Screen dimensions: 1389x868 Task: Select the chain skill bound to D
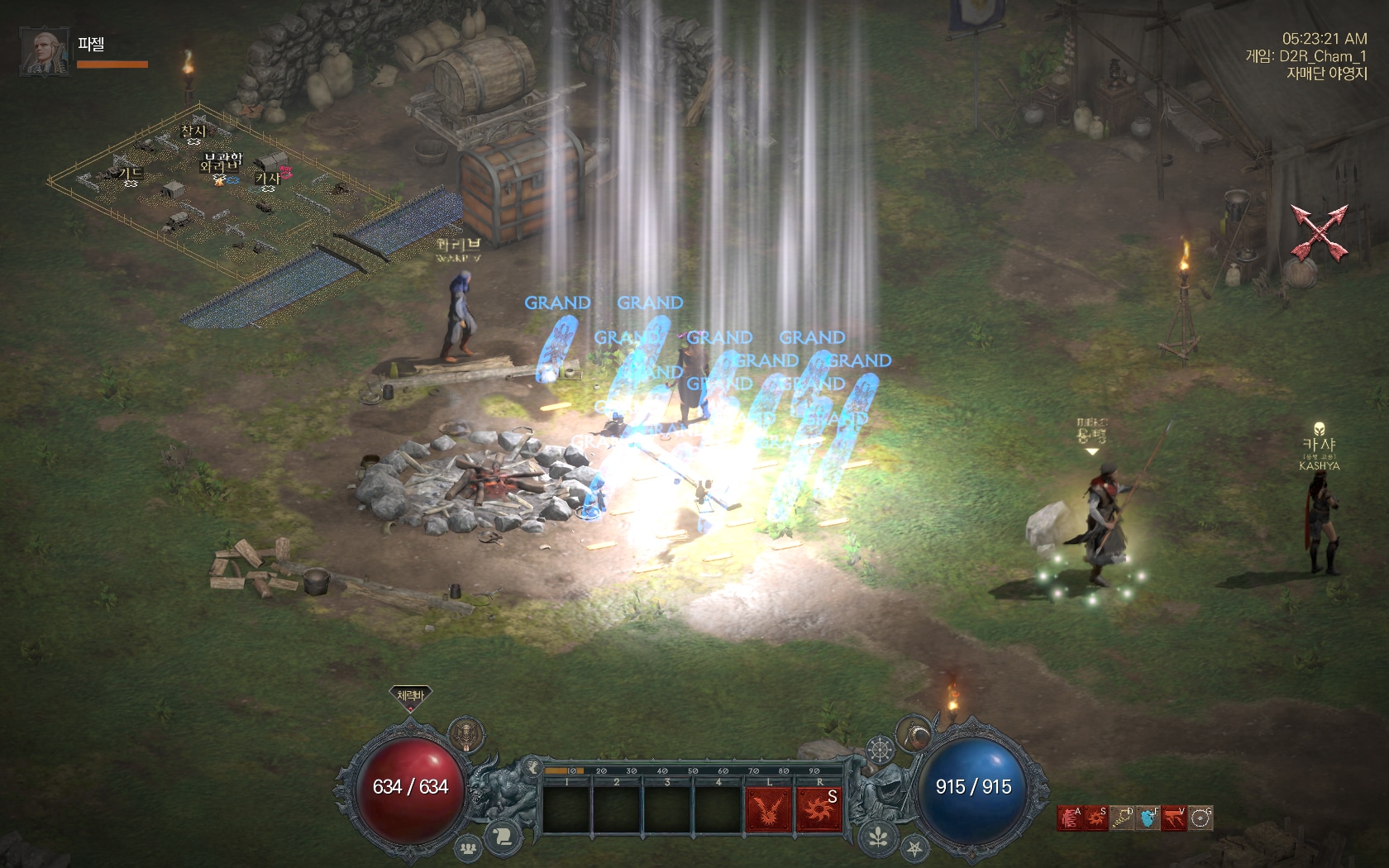point(1122,818)
